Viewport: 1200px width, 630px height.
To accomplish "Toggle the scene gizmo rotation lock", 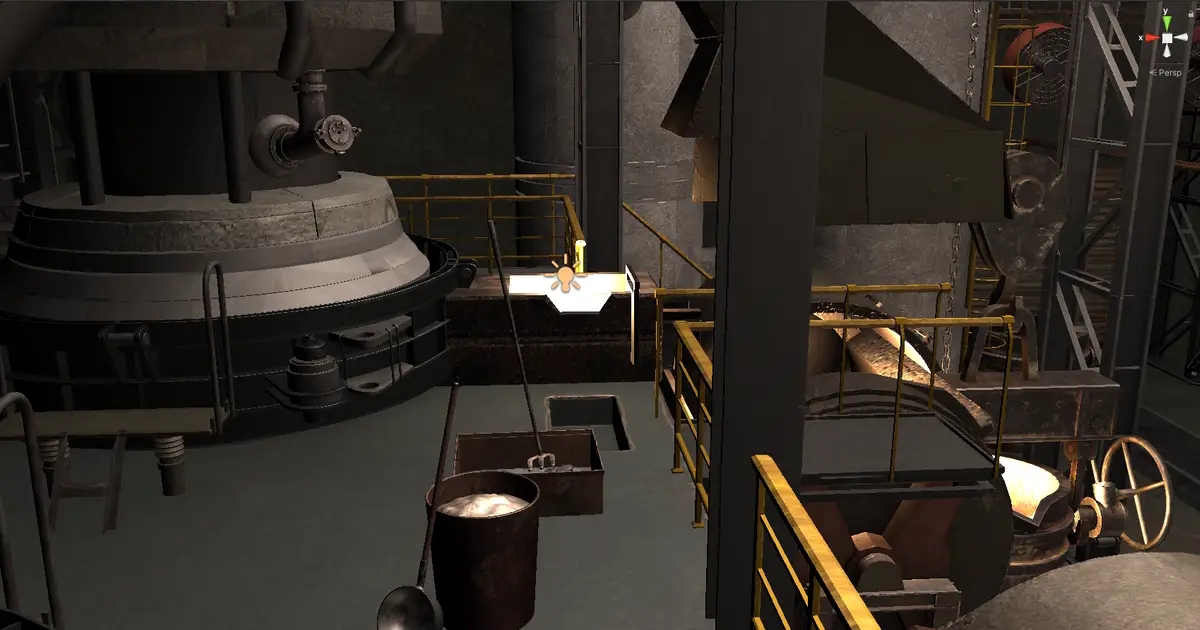I will (1190, 12).
